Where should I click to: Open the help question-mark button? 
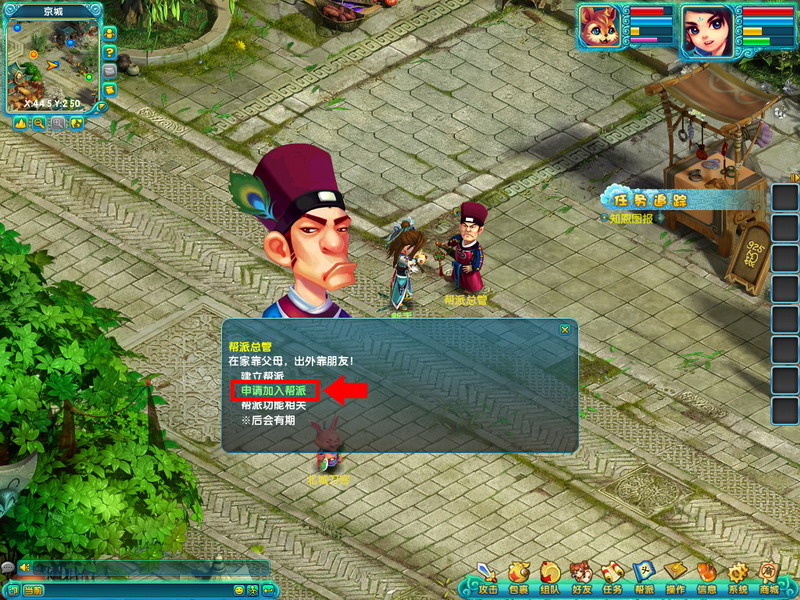pyautogui.click(x=109, y=53)
